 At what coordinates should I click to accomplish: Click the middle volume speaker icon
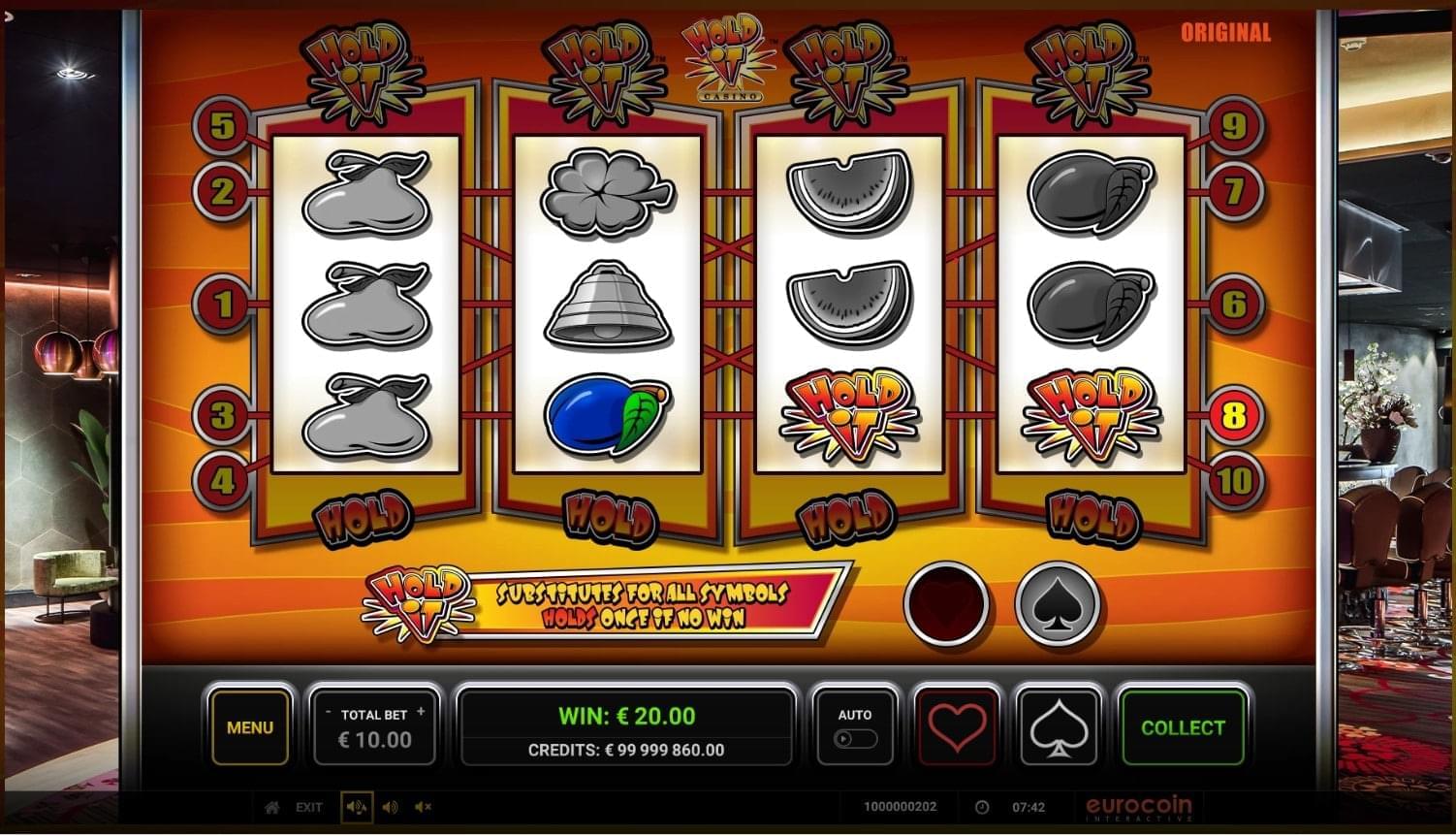(x=390, y=807)
